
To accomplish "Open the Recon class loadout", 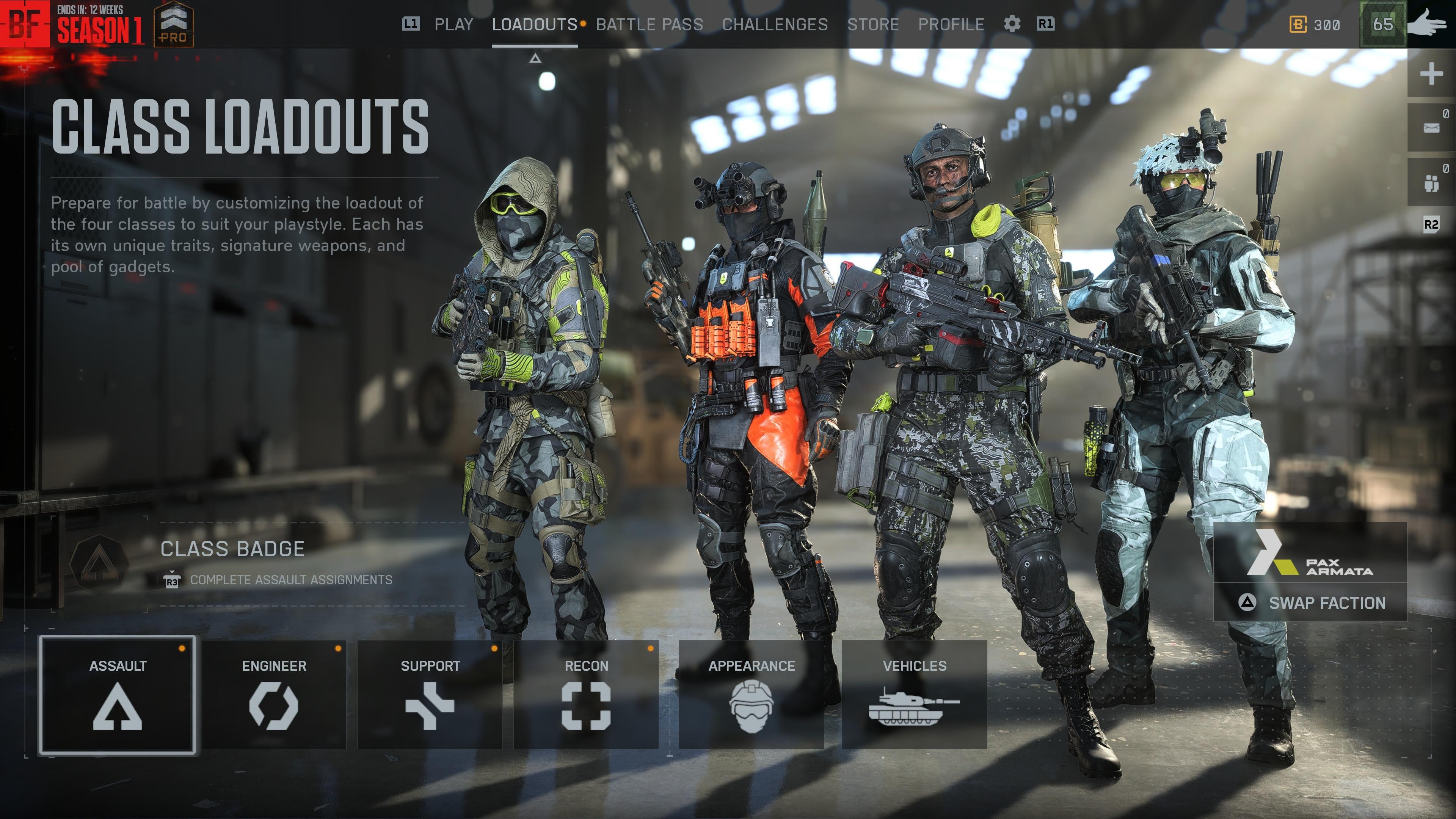I will [586, 695].
